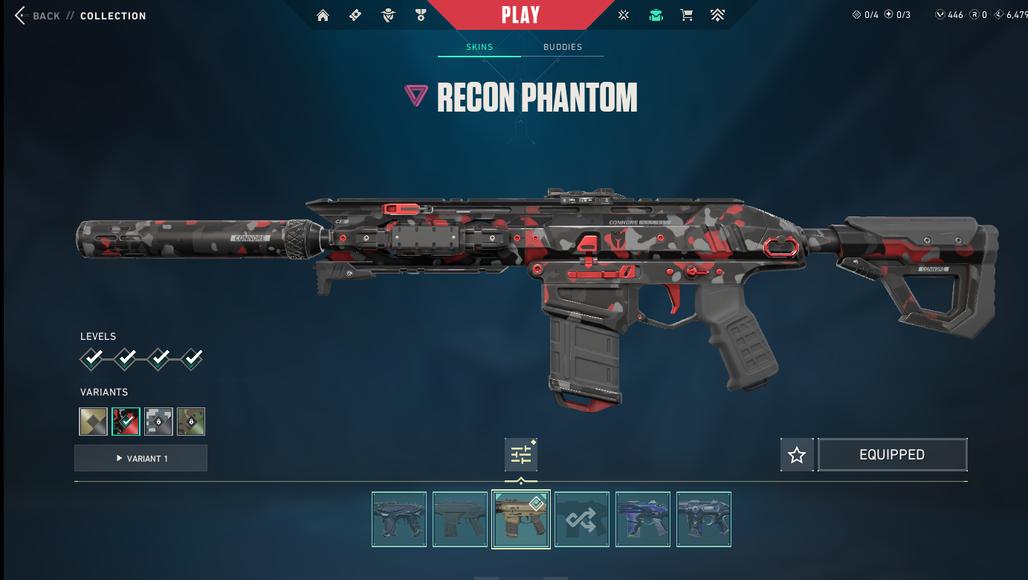1028x580 pixels.
Task: Click the Equipped button
Action: click(x=892, y=455)
